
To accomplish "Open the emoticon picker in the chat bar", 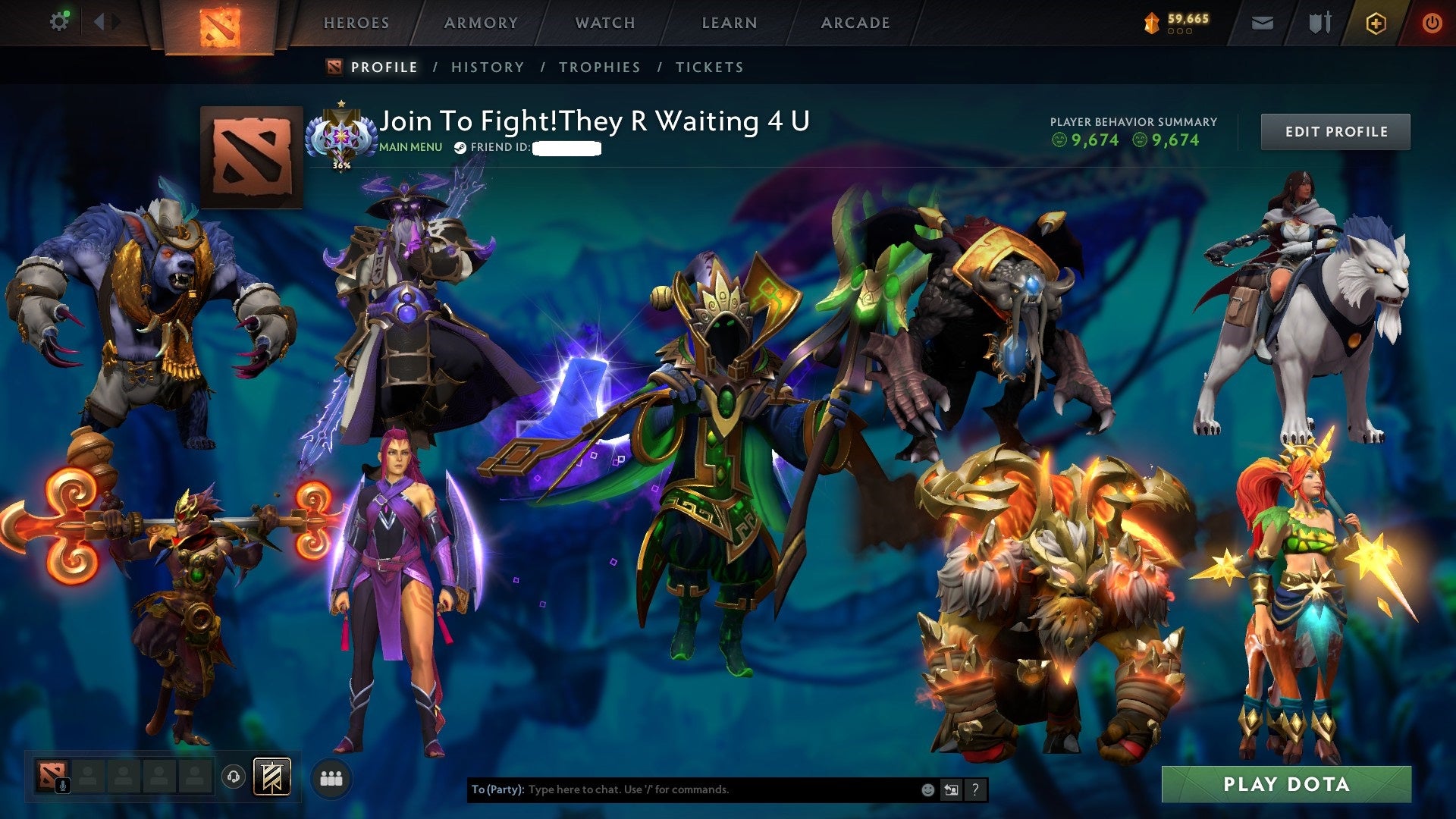I will point(927,789).
